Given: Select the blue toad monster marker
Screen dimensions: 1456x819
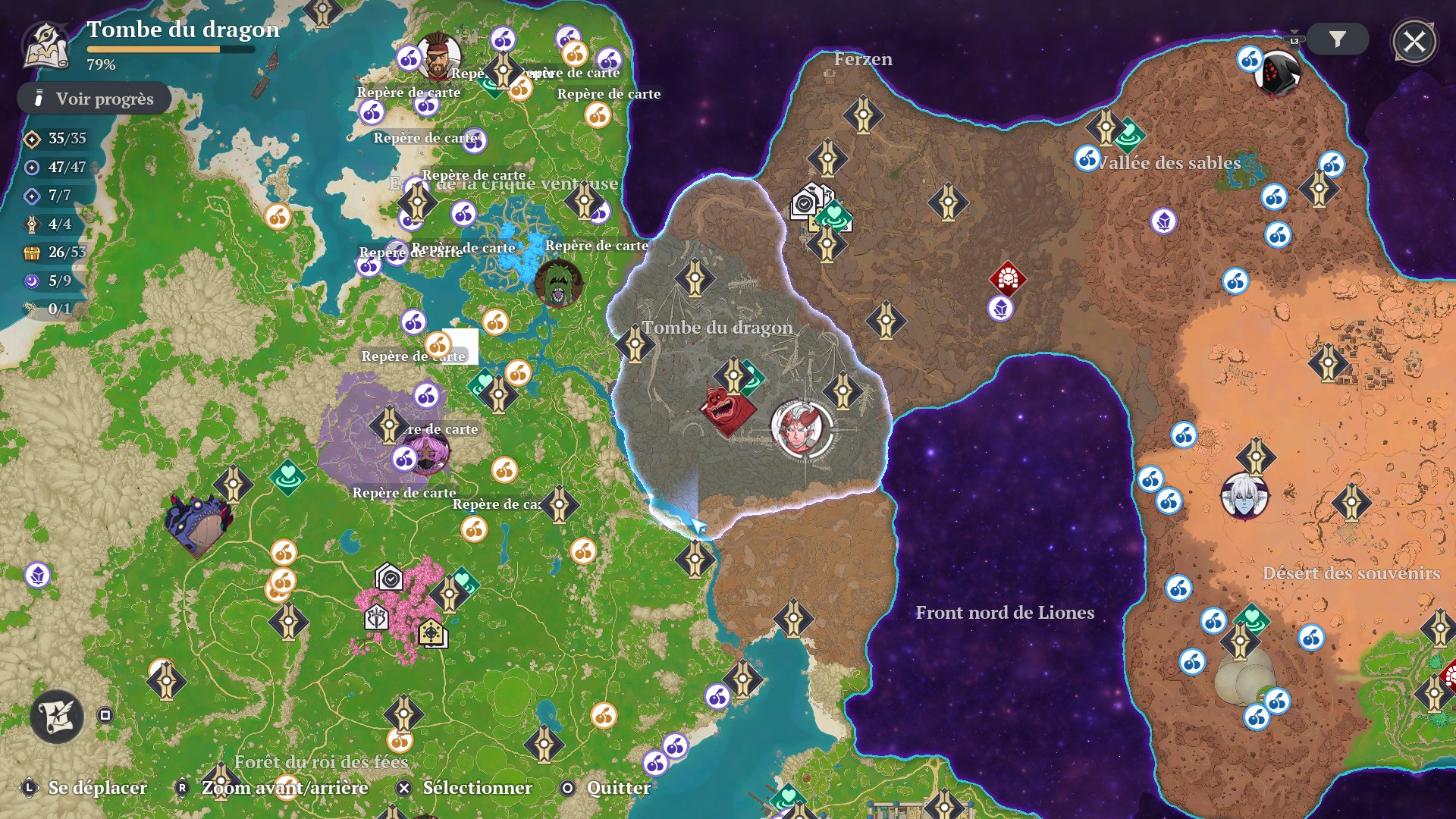Looking at the screenshot, I should coord(199,523).
